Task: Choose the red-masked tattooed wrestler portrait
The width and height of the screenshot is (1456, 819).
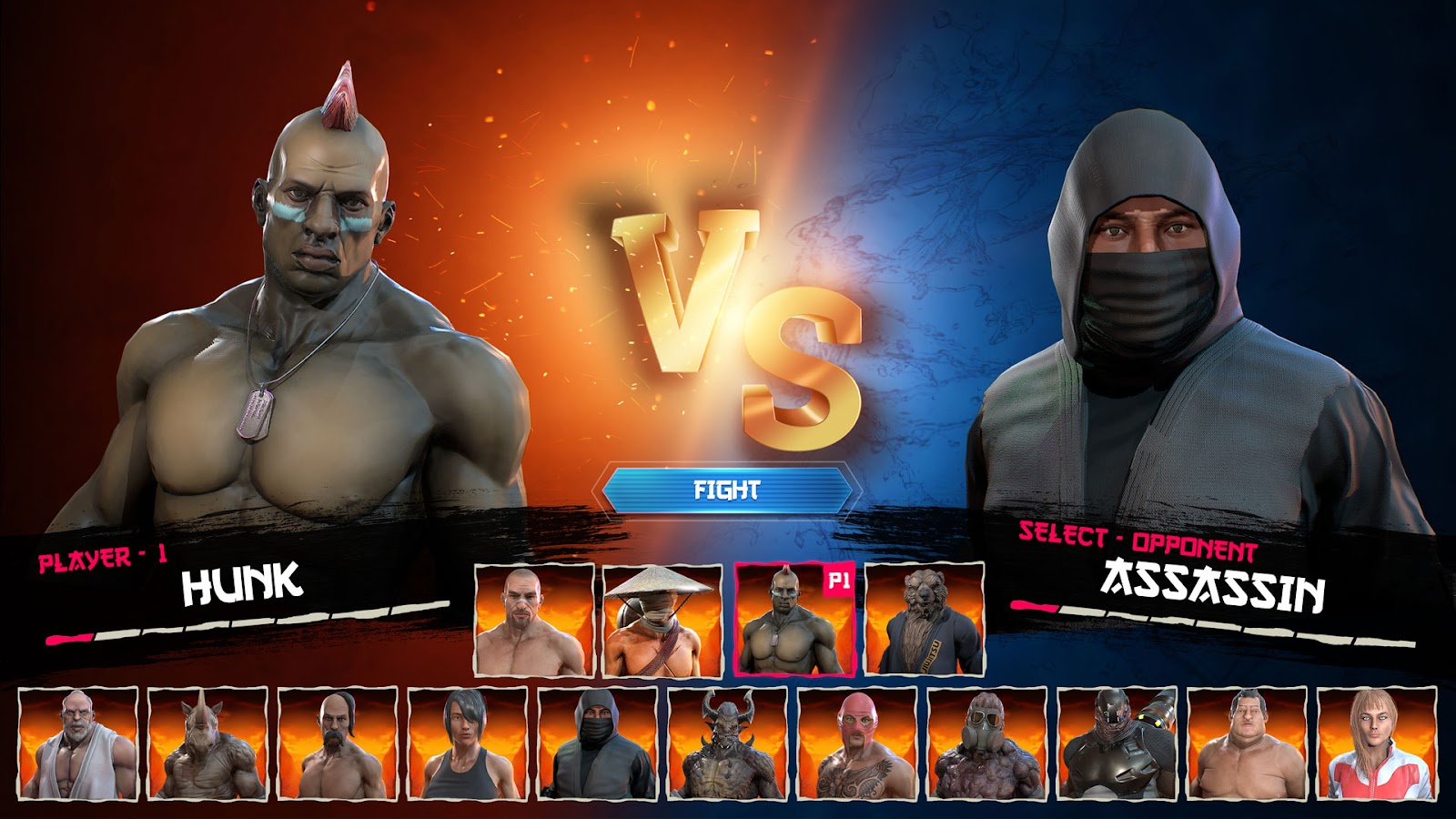Action: pos(857,744)
